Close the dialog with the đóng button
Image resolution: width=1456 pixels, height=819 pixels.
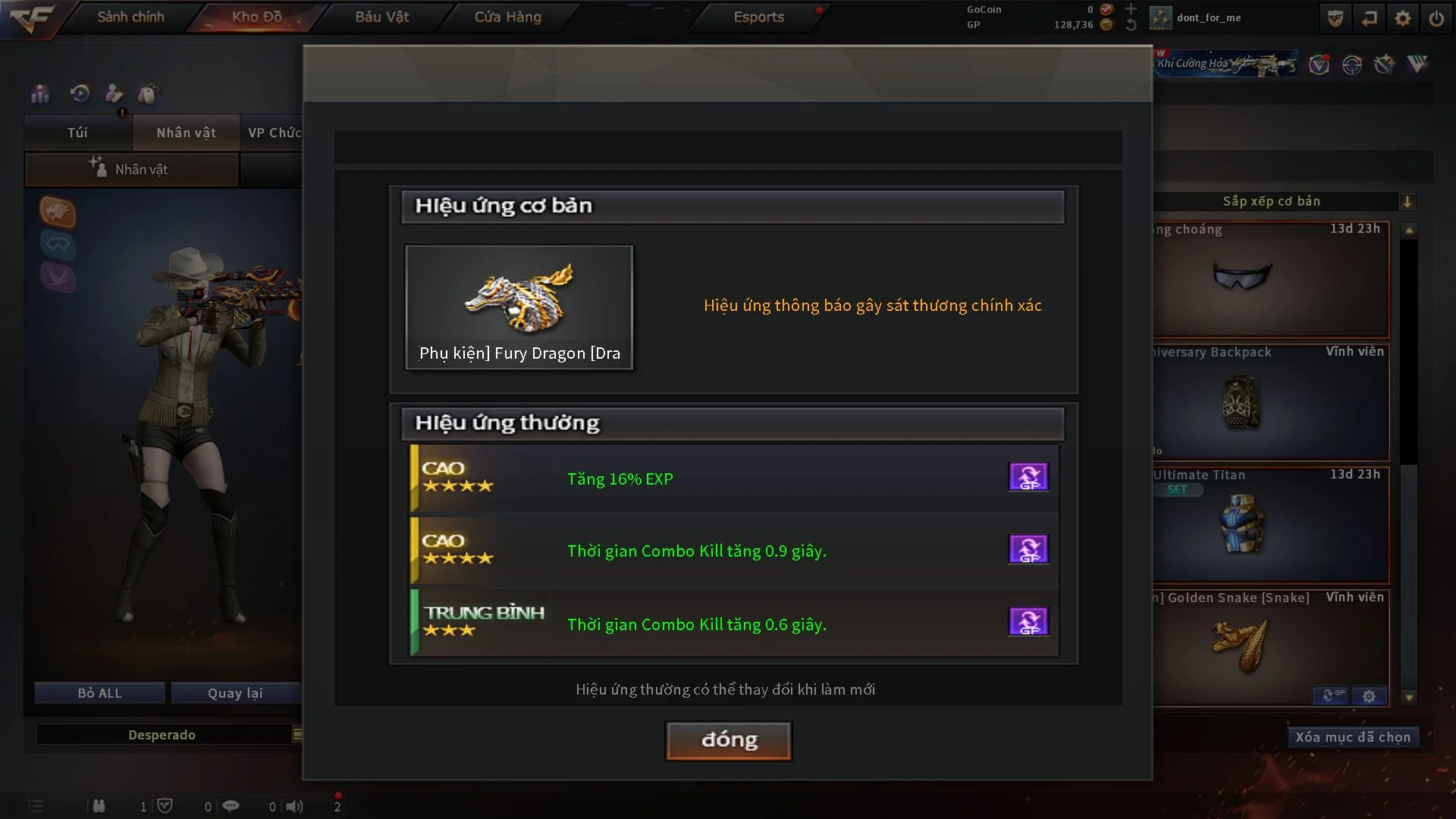point(728,740)
